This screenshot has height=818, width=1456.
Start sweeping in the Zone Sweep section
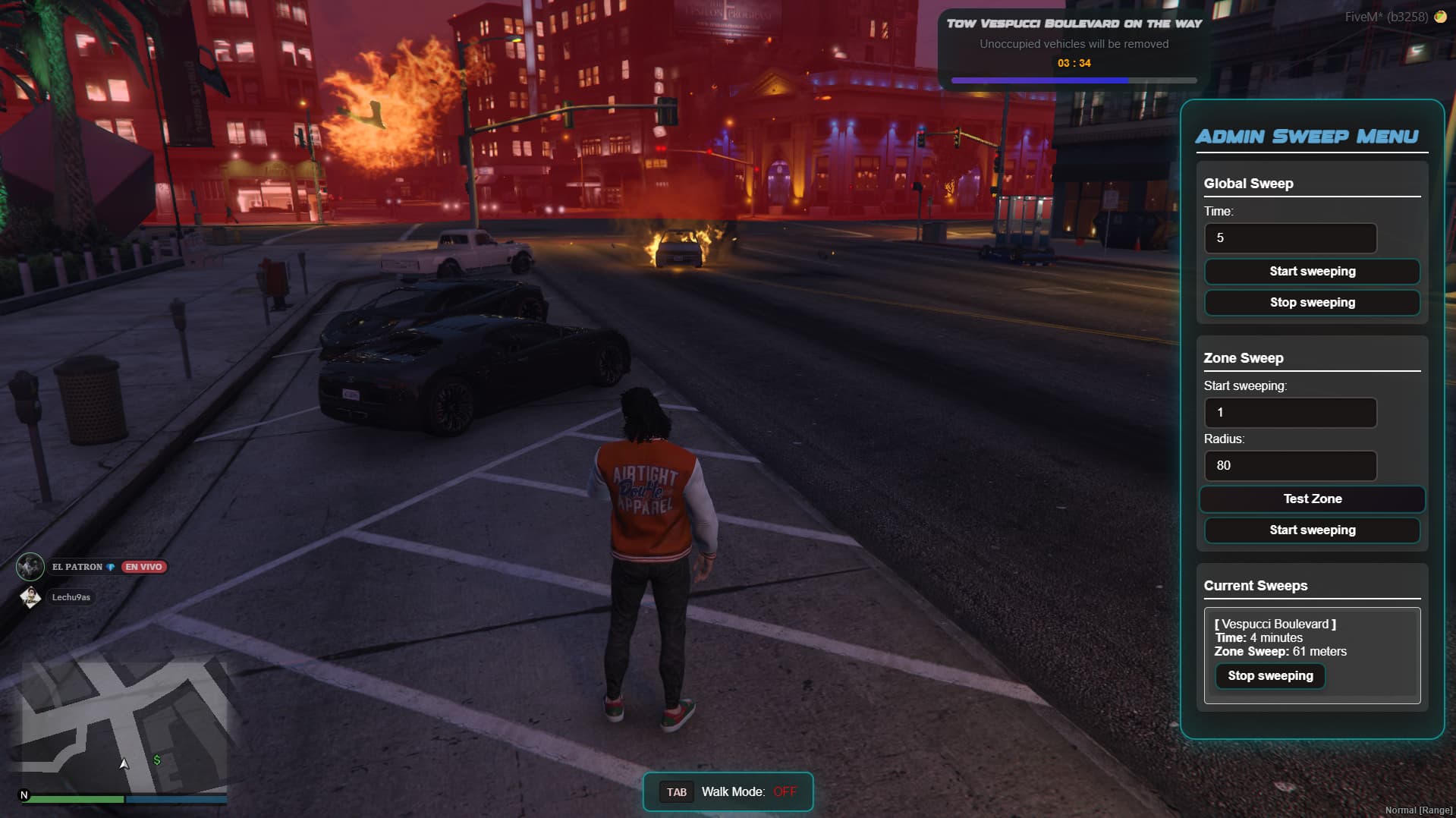click(x=1312, y=530)
